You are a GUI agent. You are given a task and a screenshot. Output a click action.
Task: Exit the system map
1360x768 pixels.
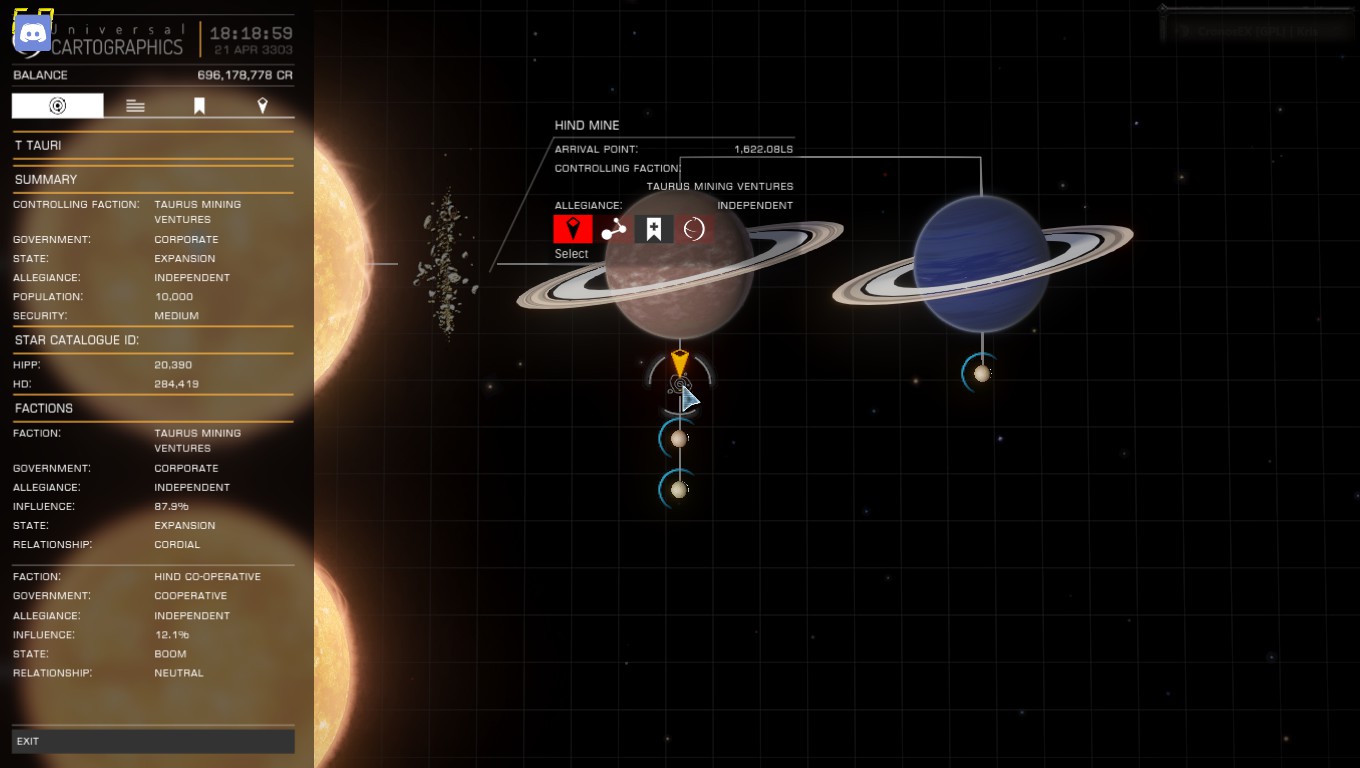point(153,741)
